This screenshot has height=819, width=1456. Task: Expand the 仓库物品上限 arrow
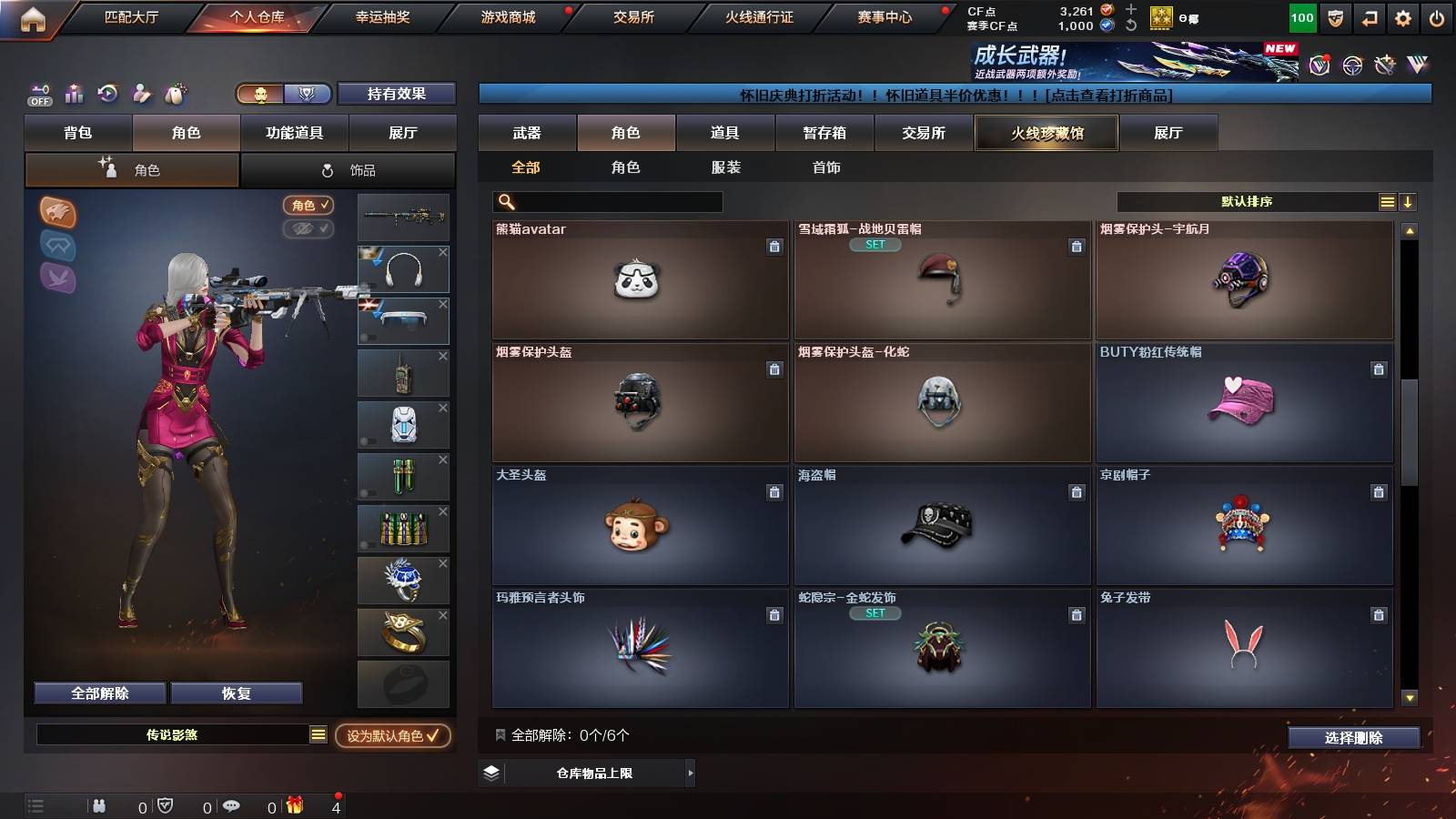point(690,773)
